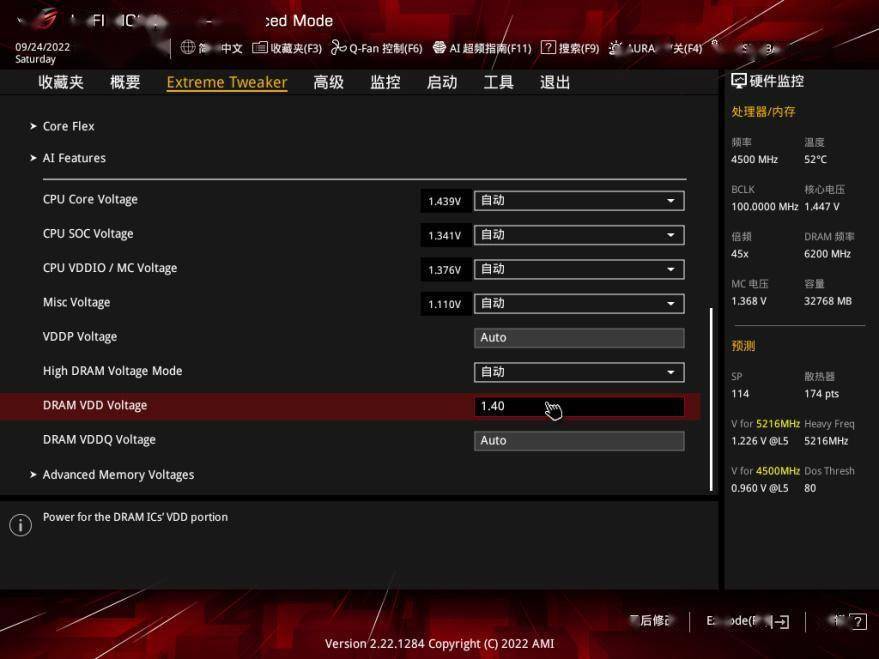Open the 监控 tab
The height and width of the screenshot is (659, 879).
tap(385, 83)
